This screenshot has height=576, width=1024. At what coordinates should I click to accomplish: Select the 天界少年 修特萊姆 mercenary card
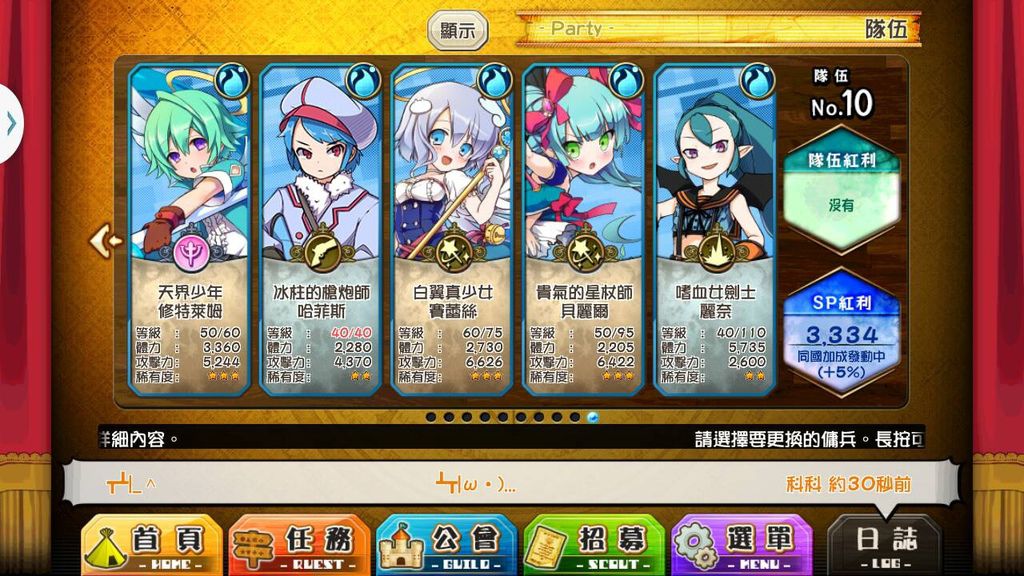[x=190, y=230]
